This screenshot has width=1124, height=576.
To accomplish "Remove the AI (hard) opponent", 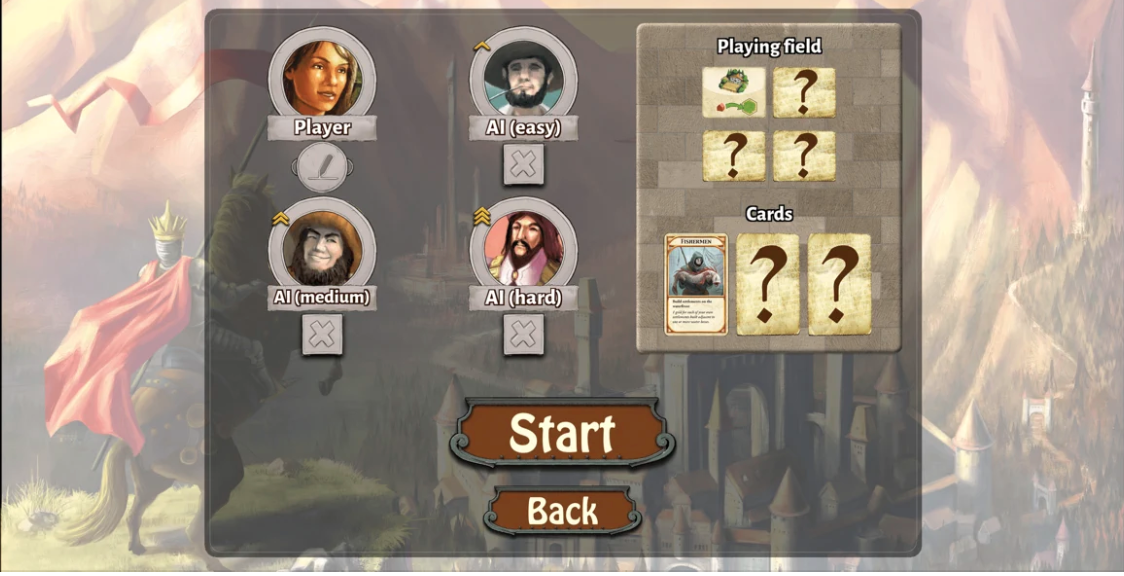I will pos(523,335).
